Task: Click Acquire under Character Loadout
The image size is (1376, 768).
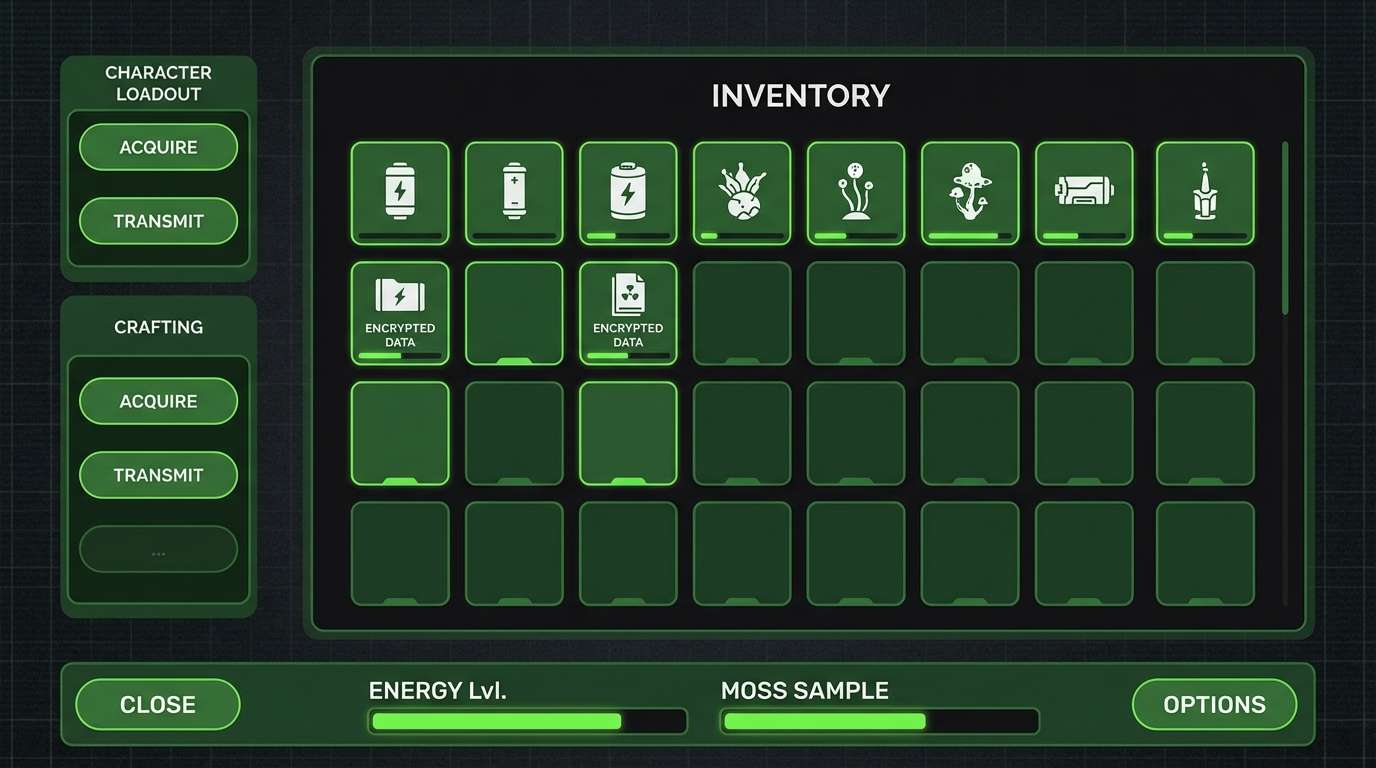Action: pyautogui.click(x=158, y=146)
